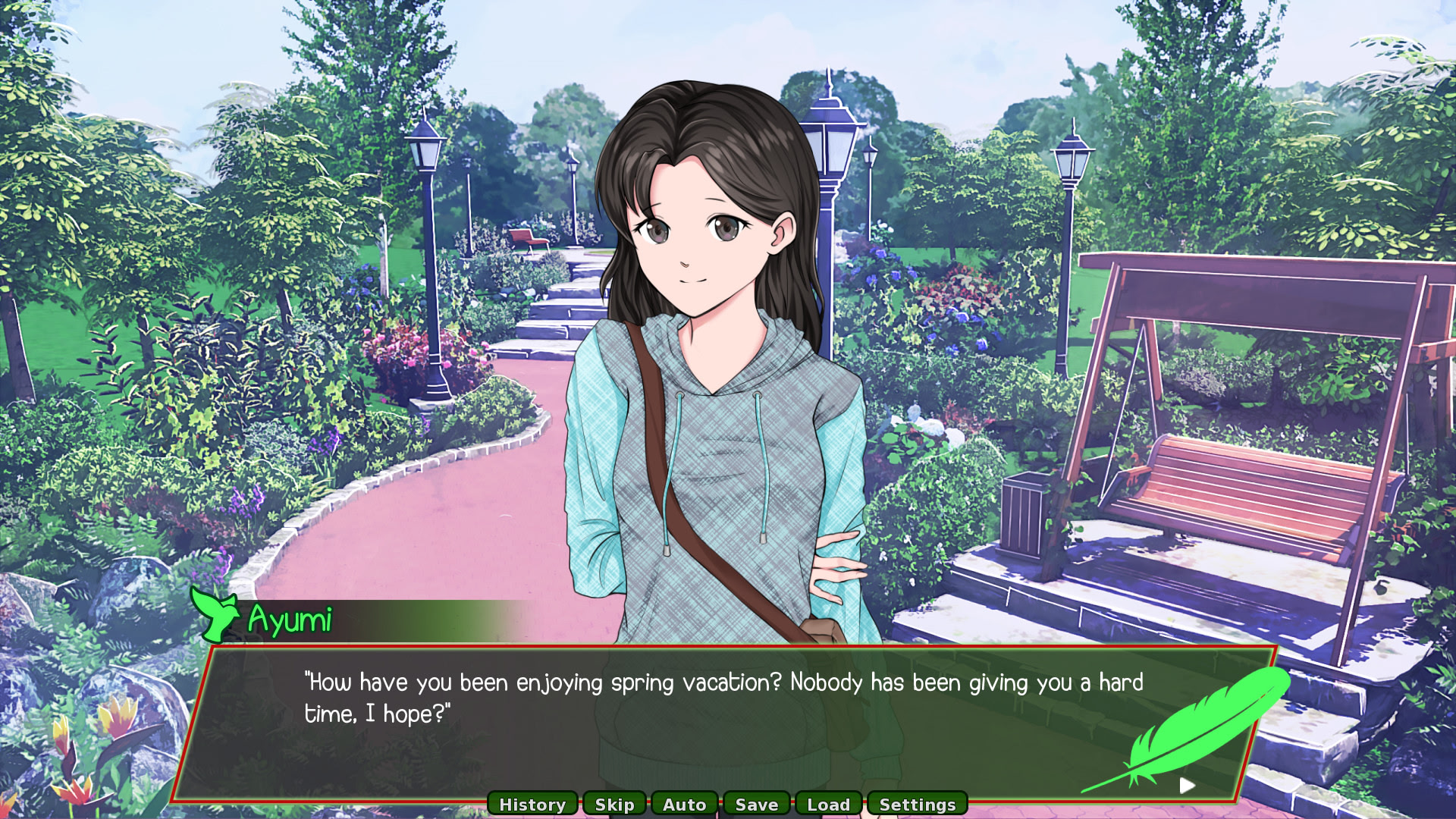Open the Load menu
The width and height of the screenshot is (1456, 819).
click(x=828, y=804)
